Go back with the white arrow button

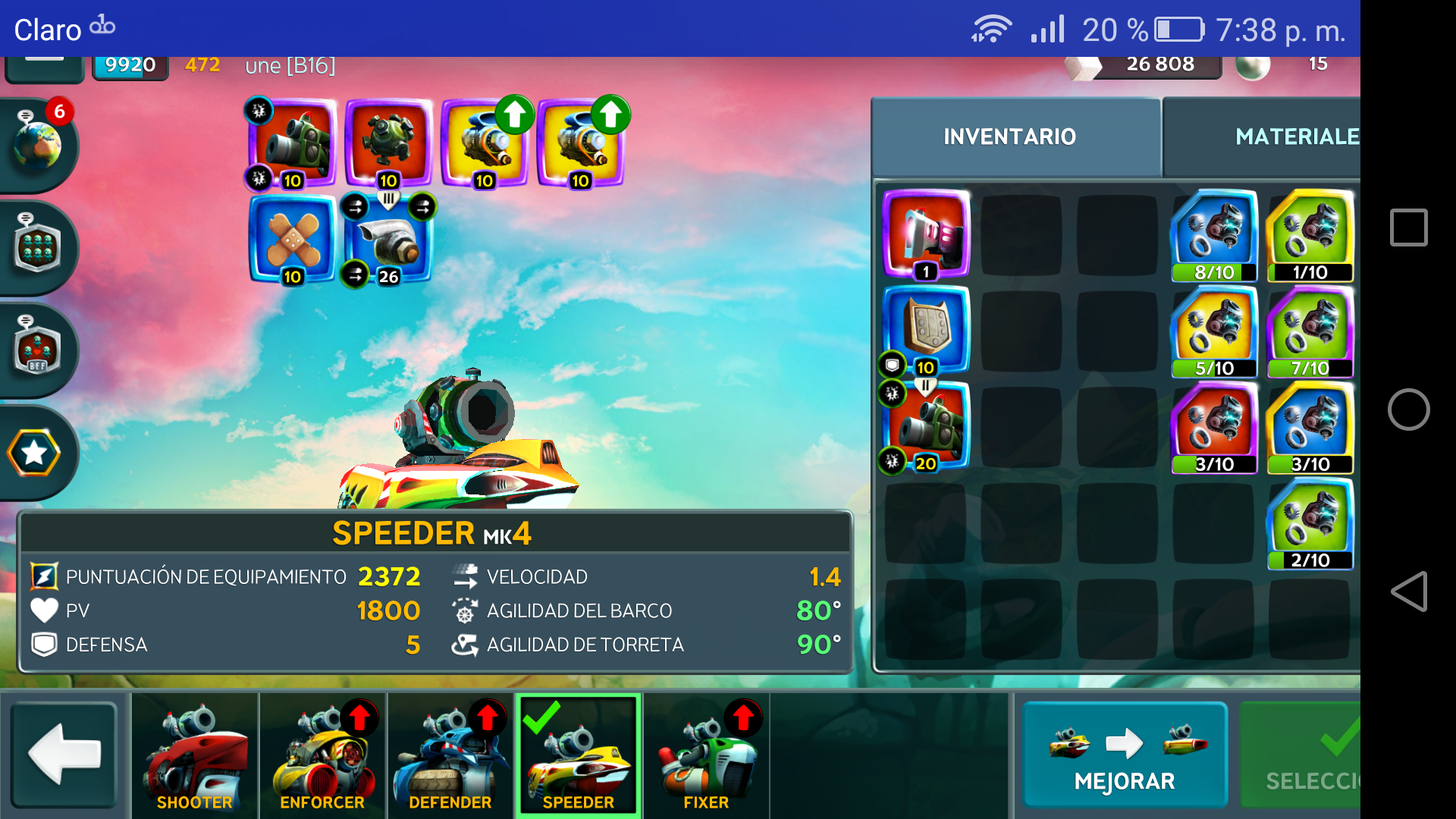tap(64, 755)
